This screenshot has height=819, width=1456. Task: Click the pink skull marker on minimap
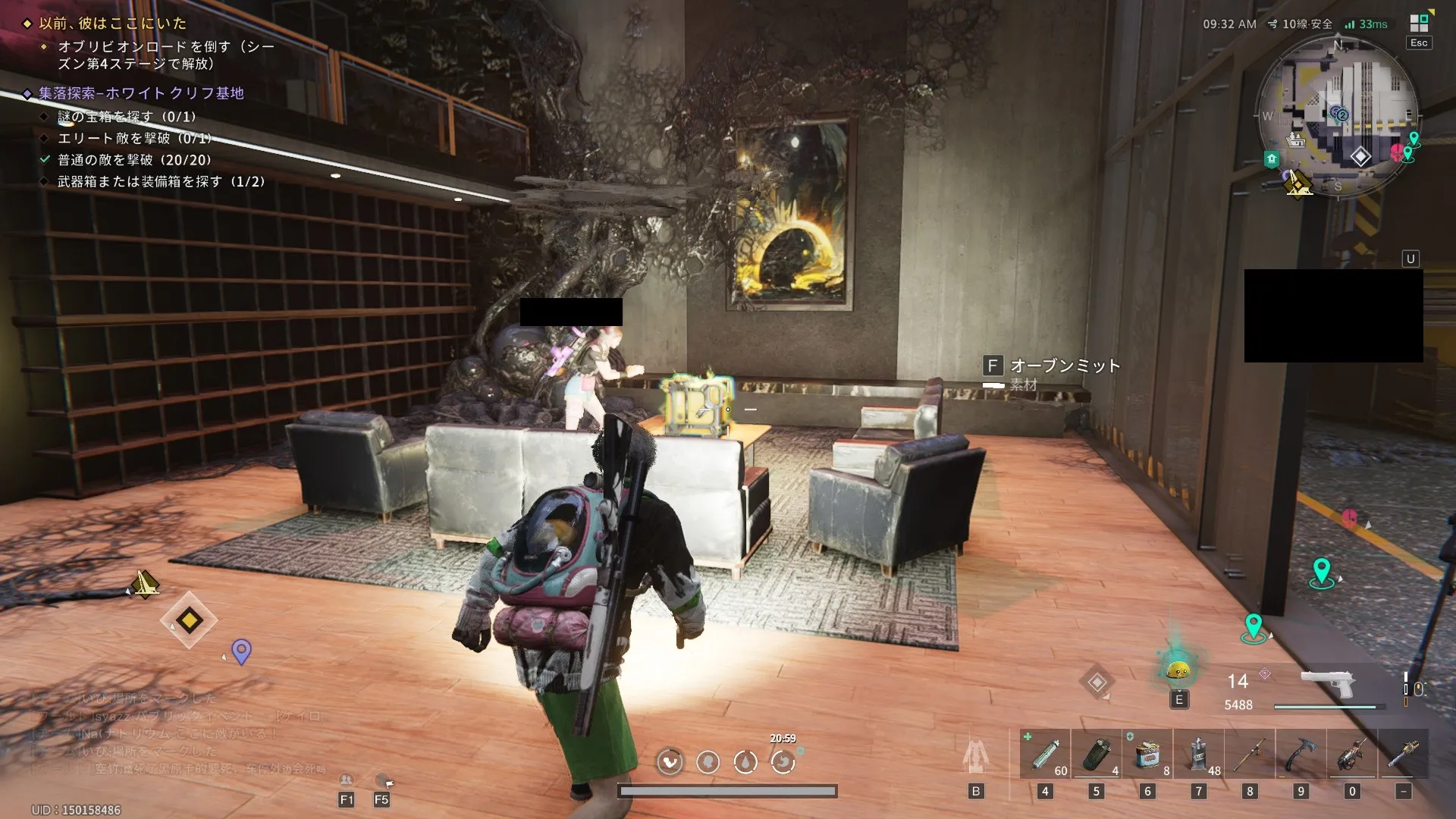pos(1397,152)
